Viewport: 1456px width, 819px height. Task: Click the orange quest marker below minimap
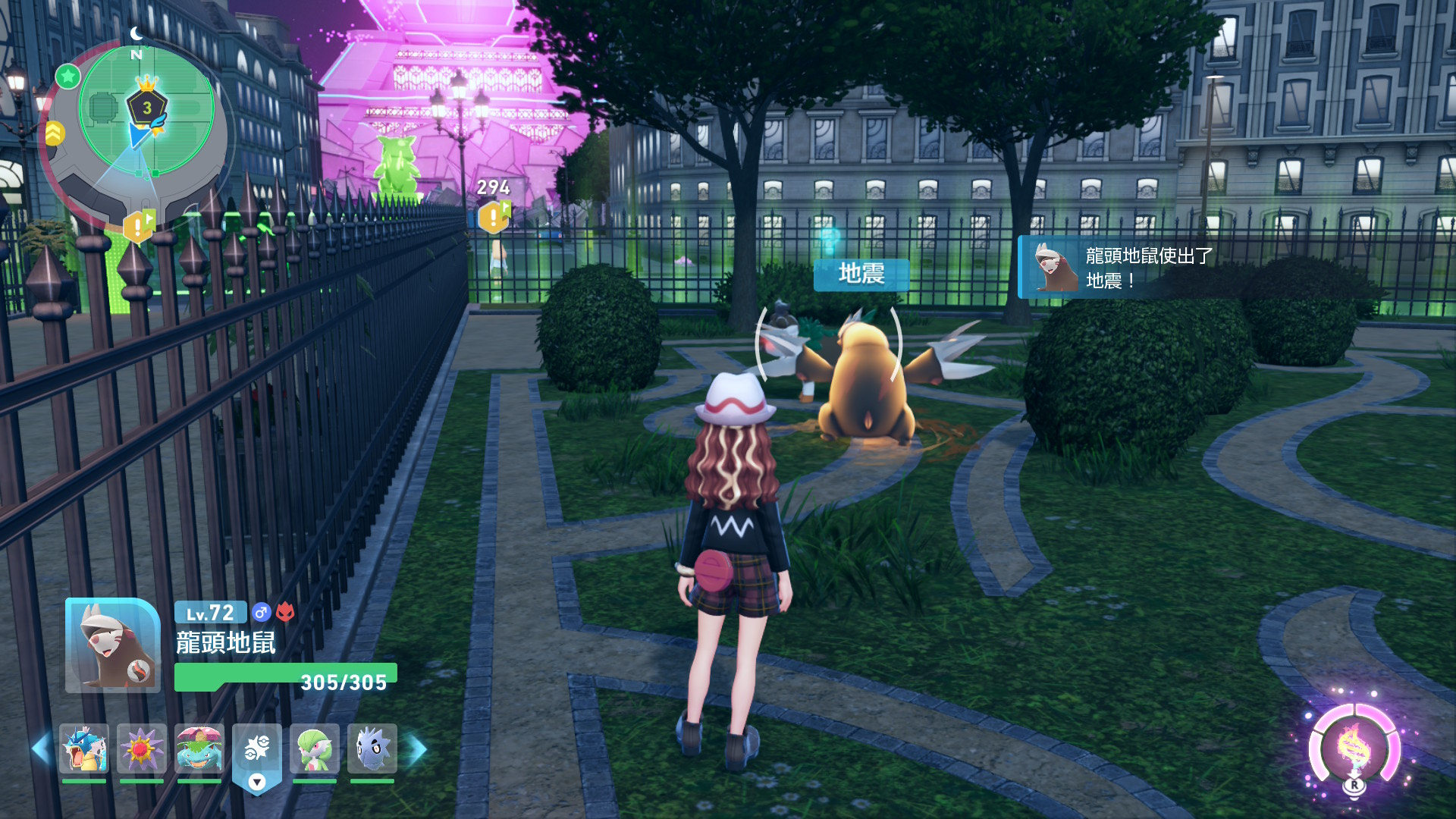tap(138, 225)
